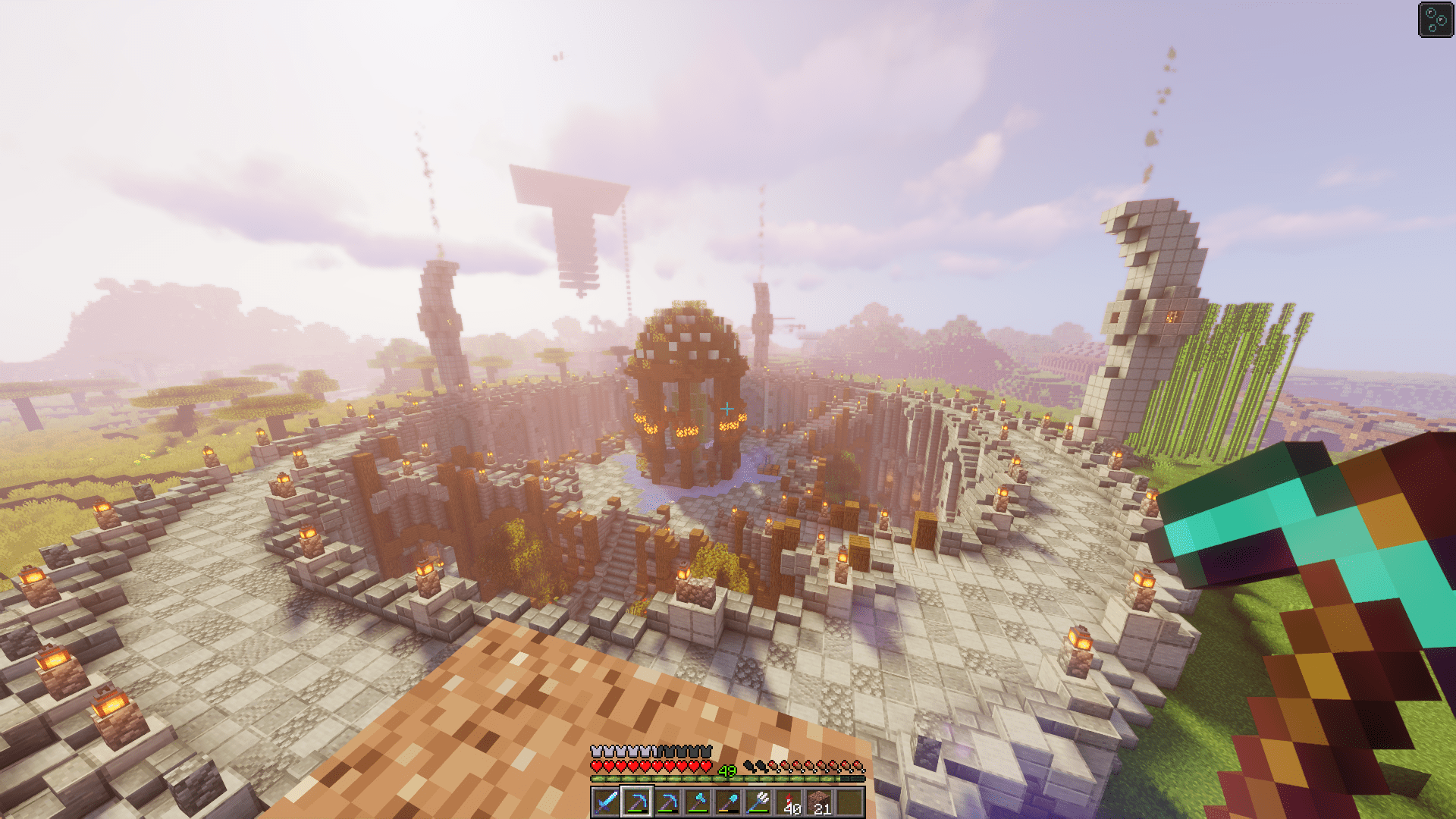Click the first hunger drumstick icon
1456x819 pixels.
[771, 766]
